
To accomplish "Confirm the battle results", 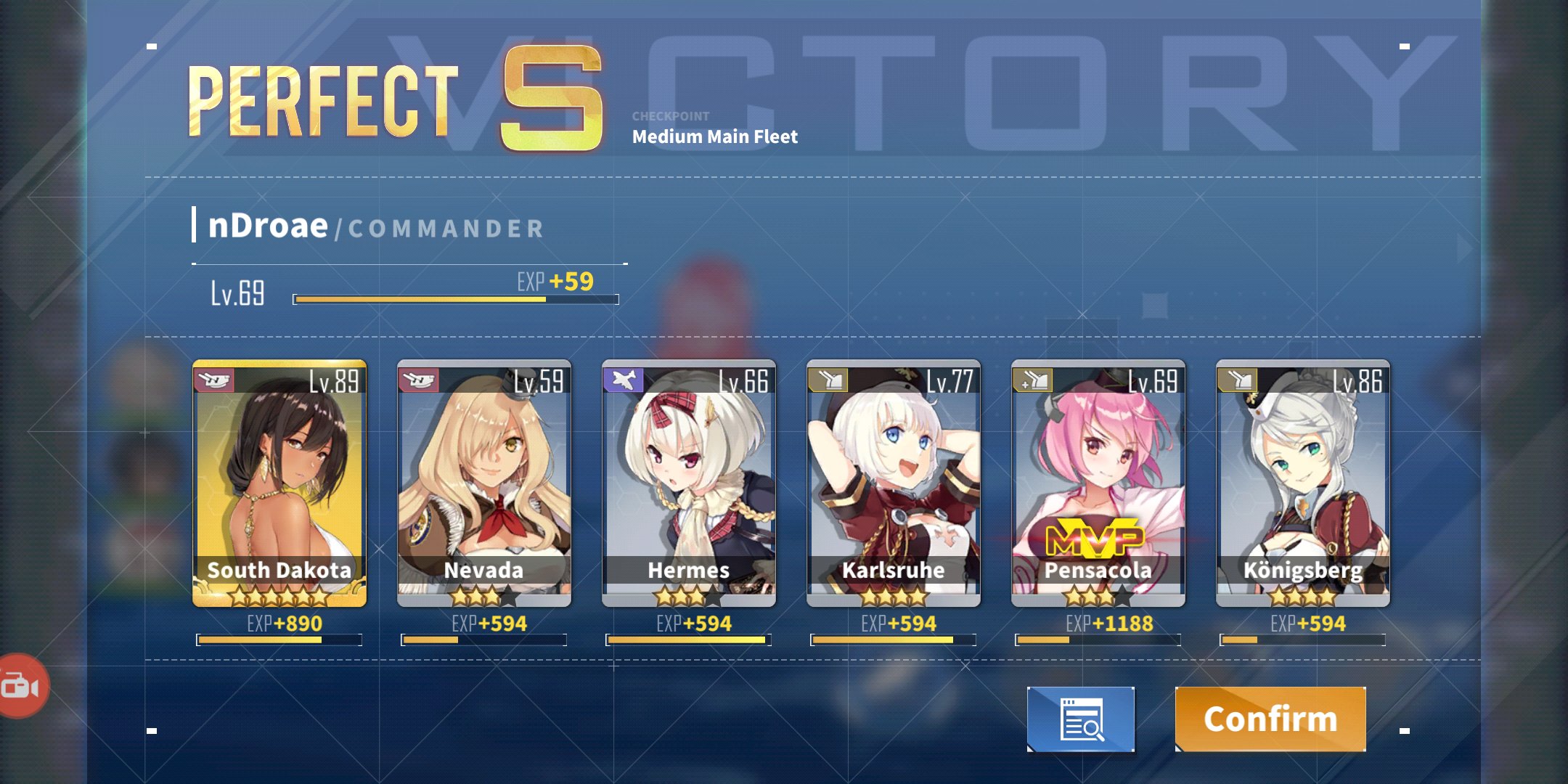I will (x=1270, y=719).
